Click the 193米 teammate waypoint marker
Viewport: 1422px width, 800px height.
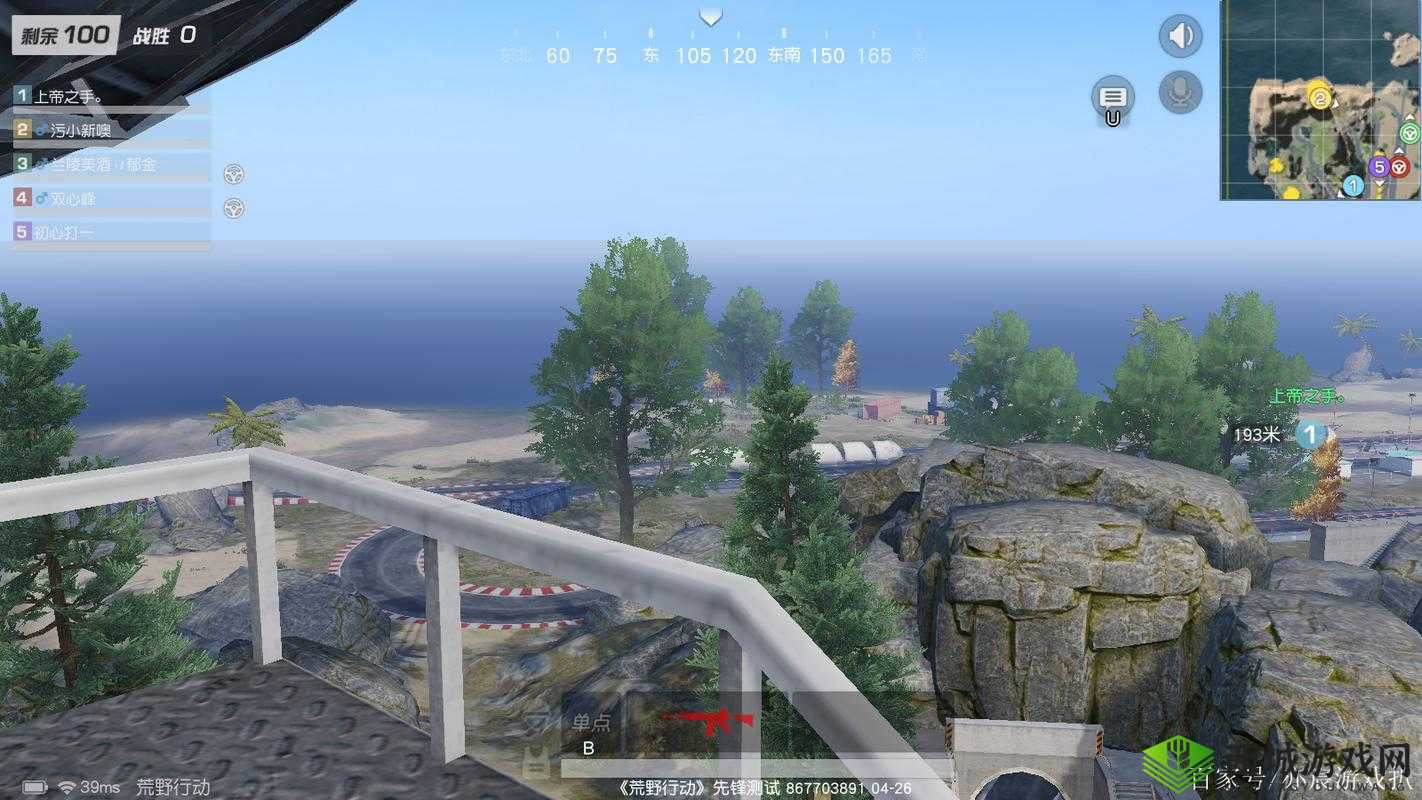click(x=1311, y=434)
